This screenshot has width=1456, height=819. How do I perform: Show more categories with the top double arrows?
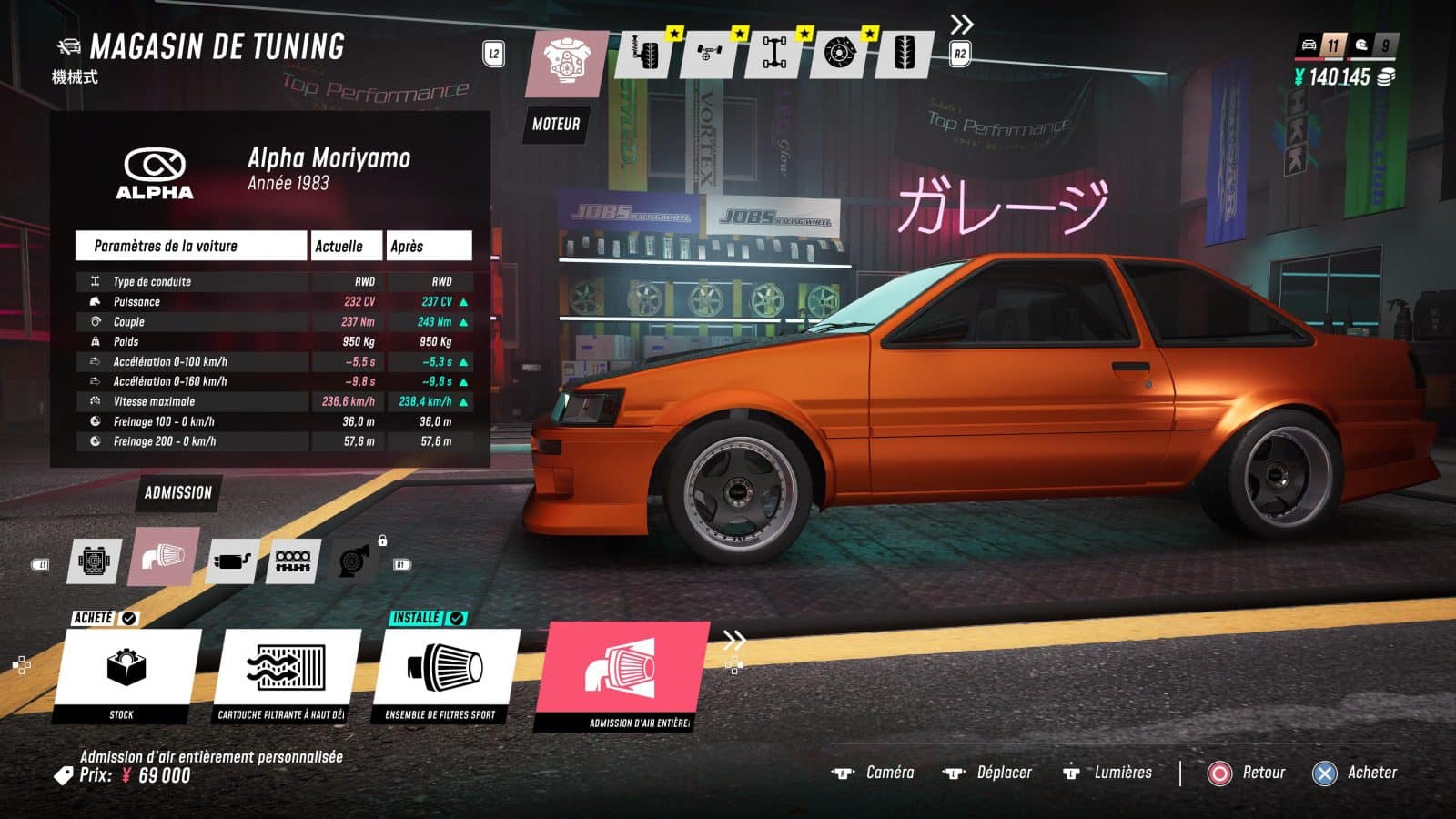961,25
